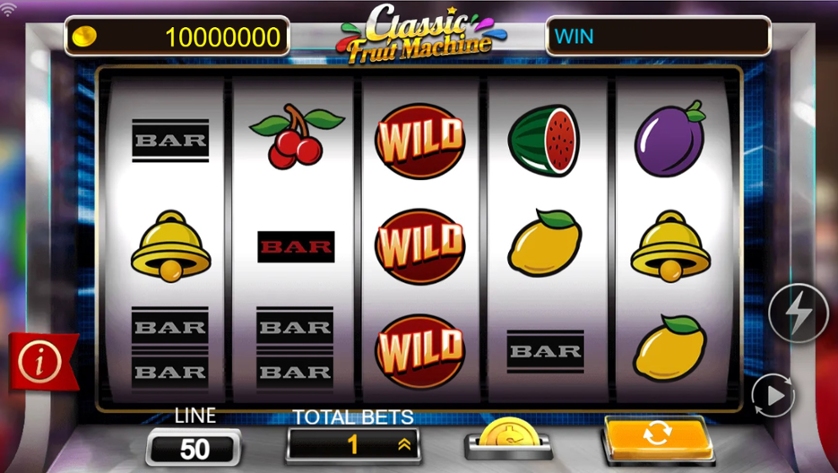Start autoplay with the play arrow button
This screenshot has height=473, width=838.
point(772,395)
